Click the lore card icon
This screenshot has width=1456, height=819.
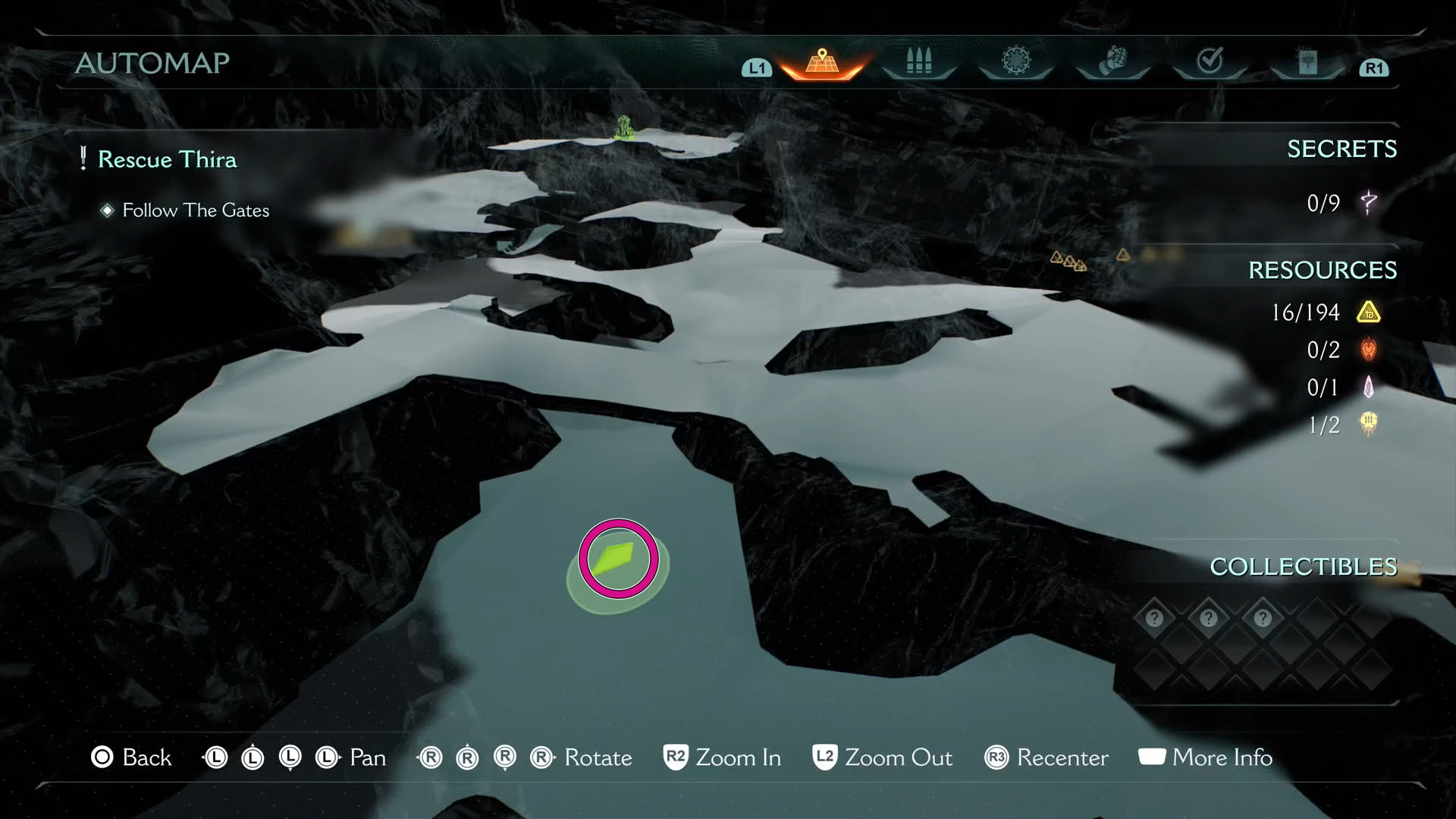pyautogui.click(x=1307, y=62)
